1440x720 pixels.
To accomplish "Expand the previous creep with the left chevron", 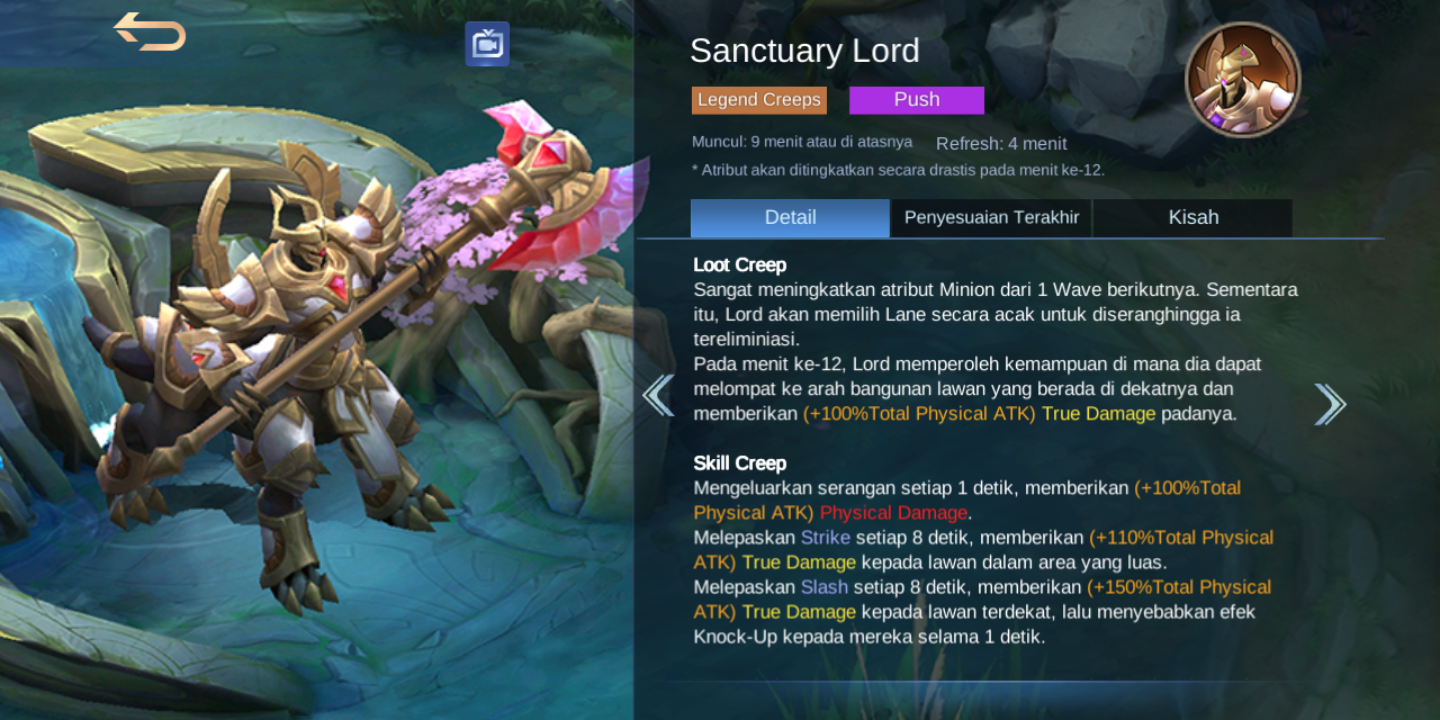I will [657, 395].
